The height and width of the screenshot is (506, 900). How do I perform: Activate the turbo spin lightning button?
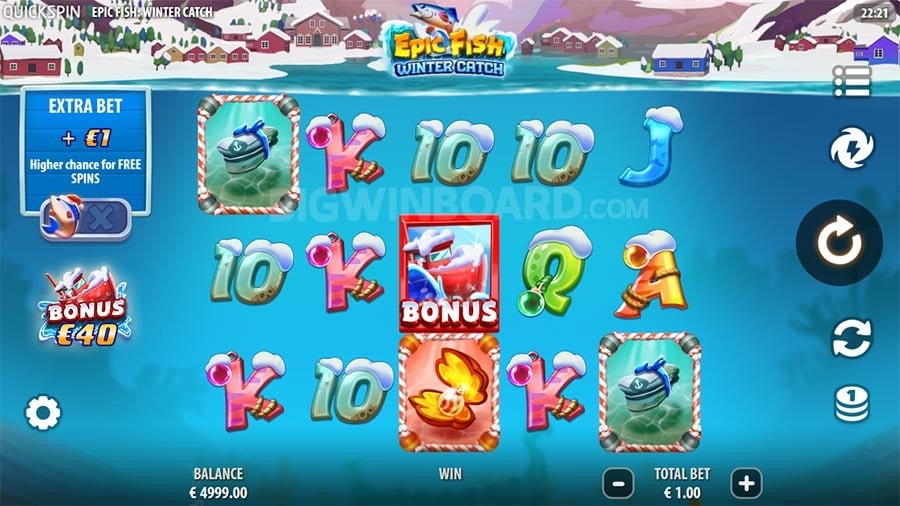point(851,149)
